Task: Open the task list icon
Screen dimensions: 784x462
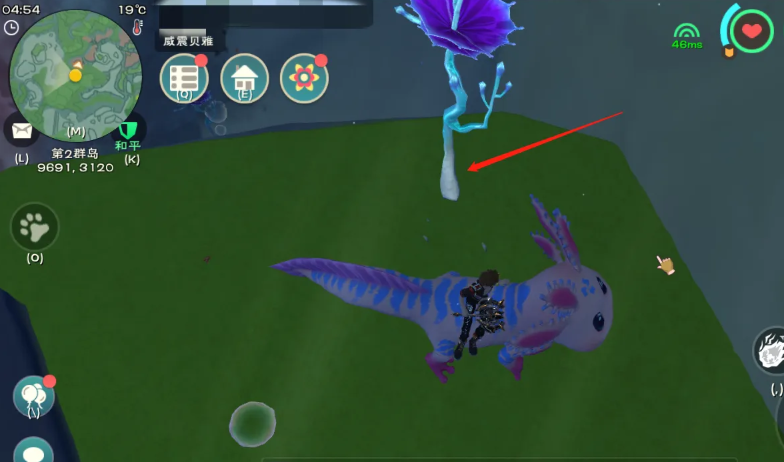Action: 184,78
